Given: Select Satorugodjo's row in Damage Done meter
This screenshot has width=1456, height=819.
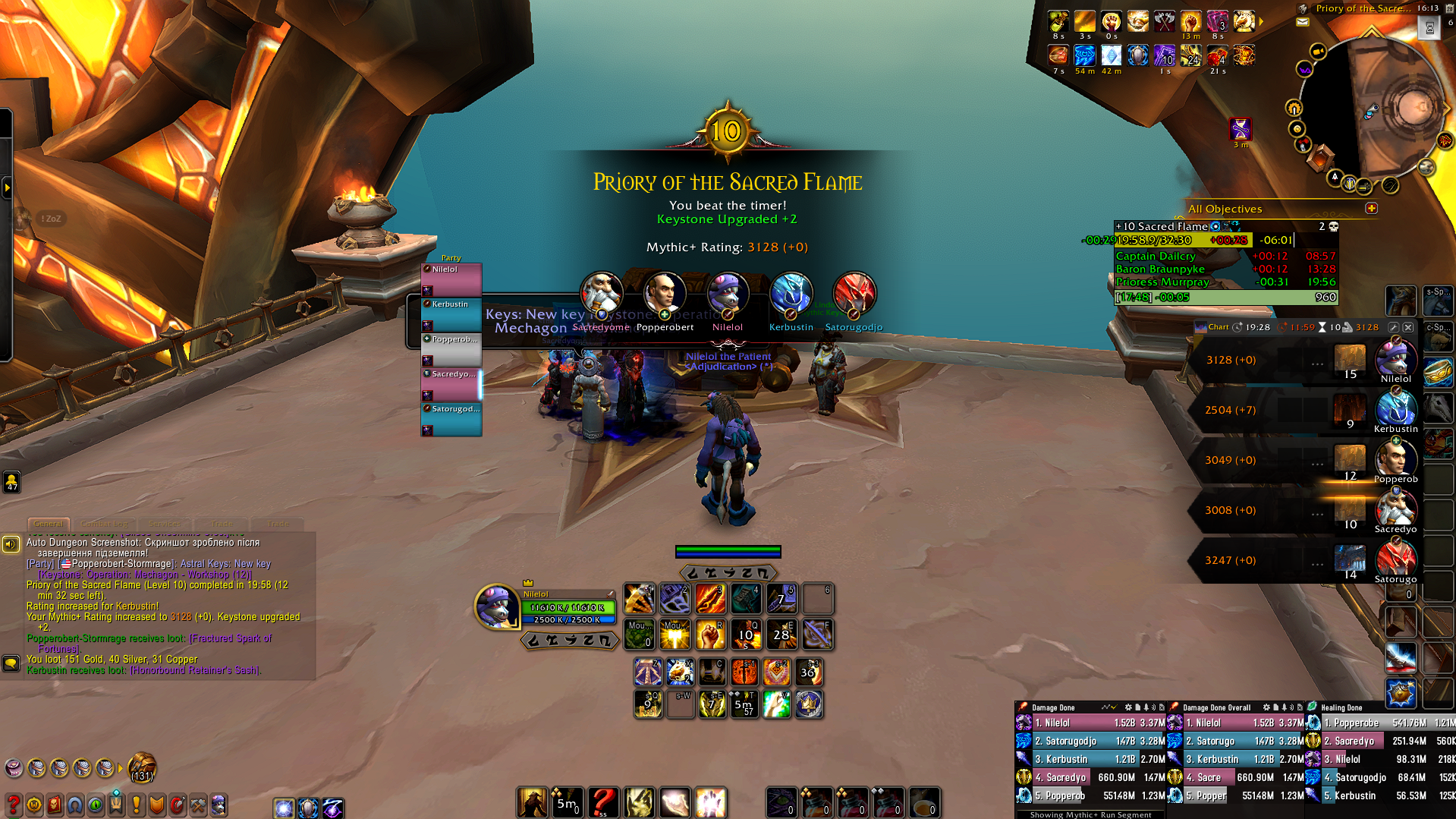Looking at the screenshot, I should pyautogui.click(x=1091, y=742).
